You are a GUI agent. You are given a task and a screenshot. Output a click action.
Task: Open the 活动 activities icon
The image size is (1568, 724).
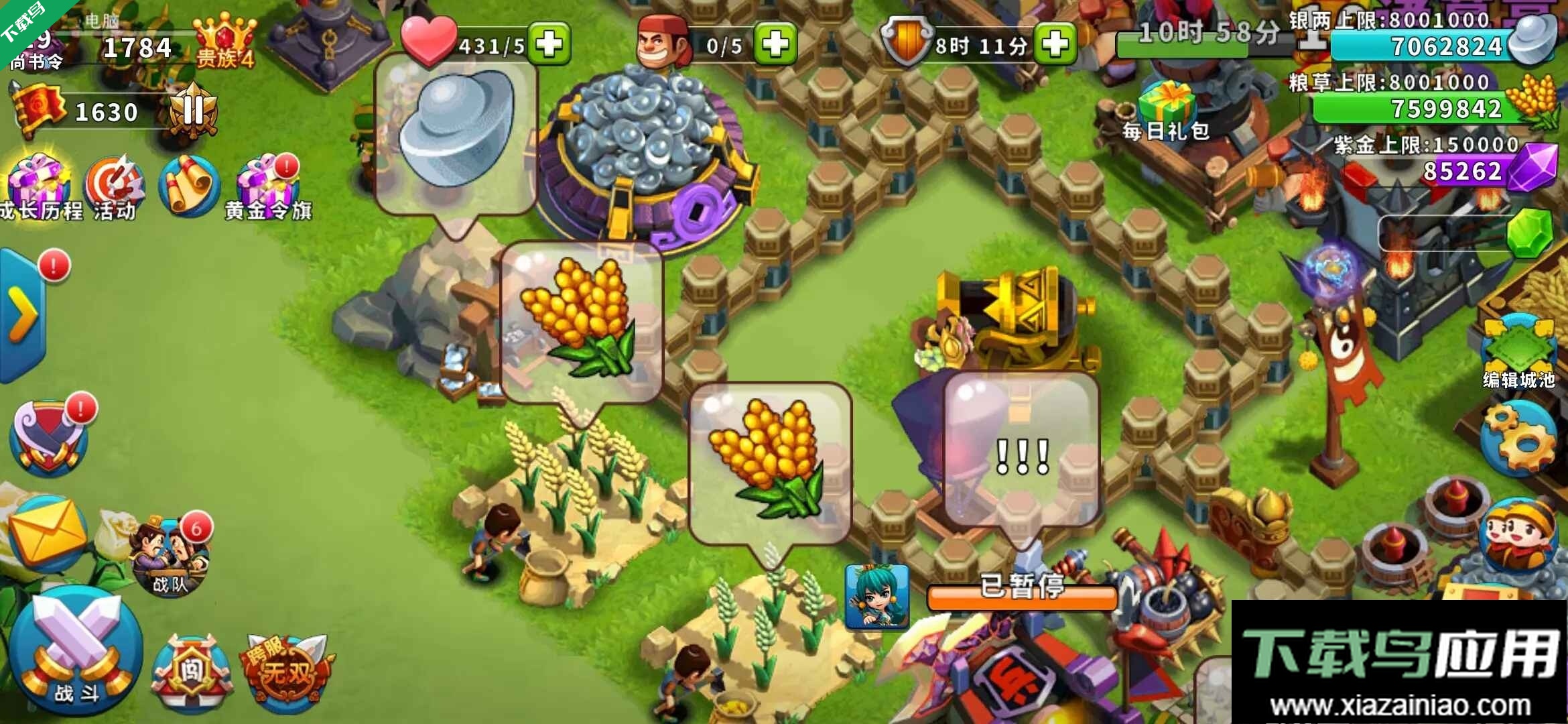point(117,181)
